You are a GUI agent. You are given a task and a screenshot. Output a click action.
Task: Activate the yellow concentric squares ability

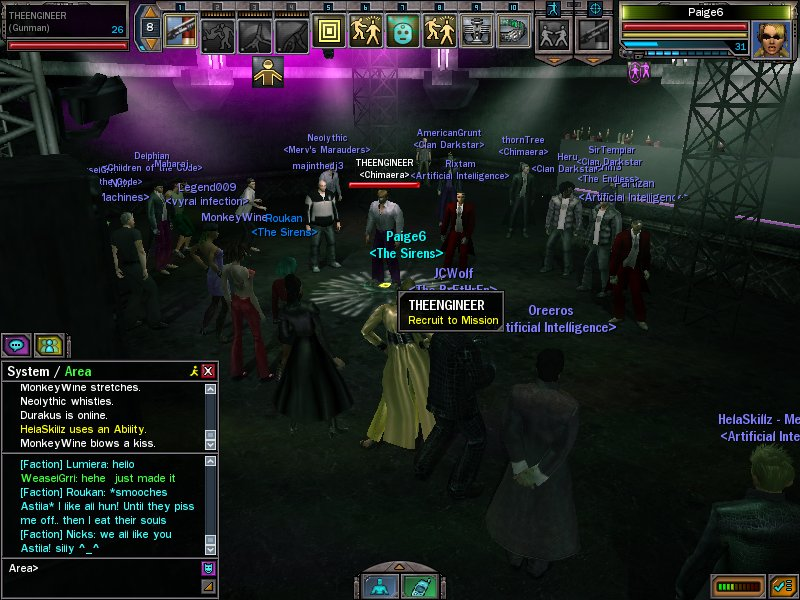tap(329, 33)
